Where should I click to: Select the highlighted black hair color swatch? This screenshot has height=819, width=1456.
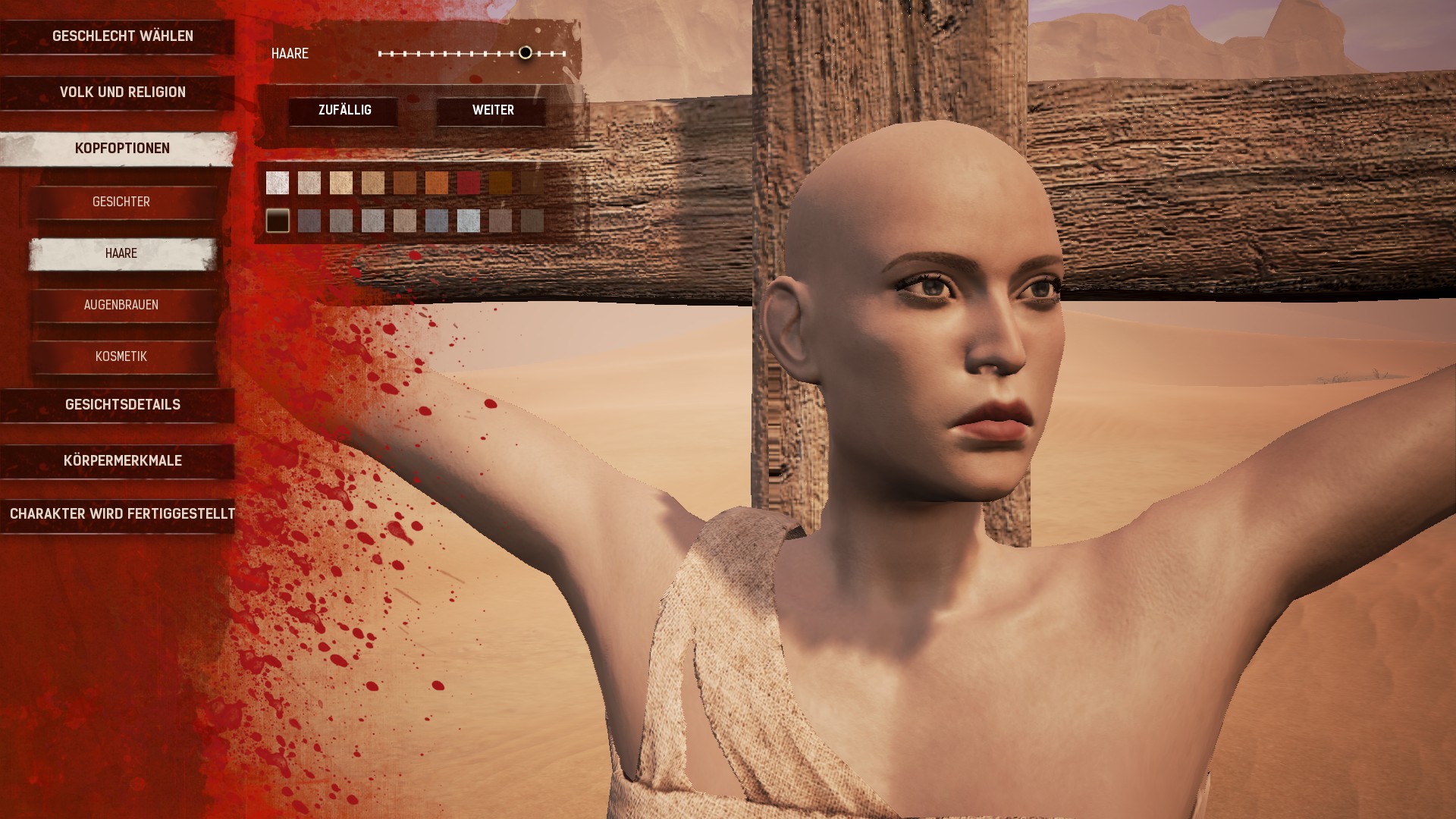[x=278, y=221]
